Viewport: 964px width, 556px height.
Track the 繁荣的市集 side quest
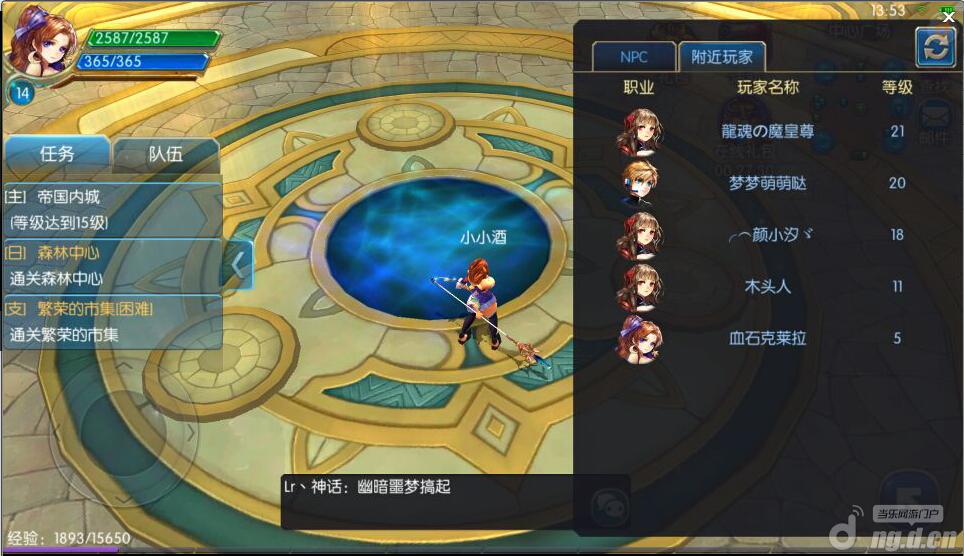tap(112, 322)
